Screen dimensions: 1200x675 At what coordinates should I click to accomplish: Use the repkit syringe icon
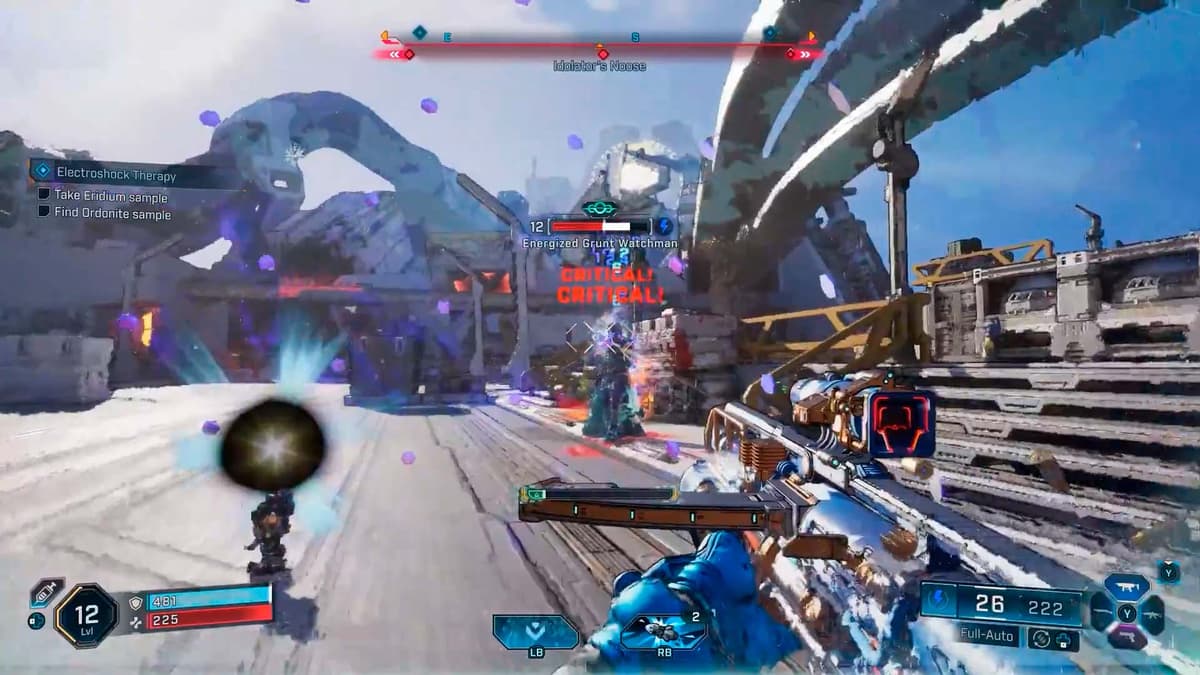[46, 593]
